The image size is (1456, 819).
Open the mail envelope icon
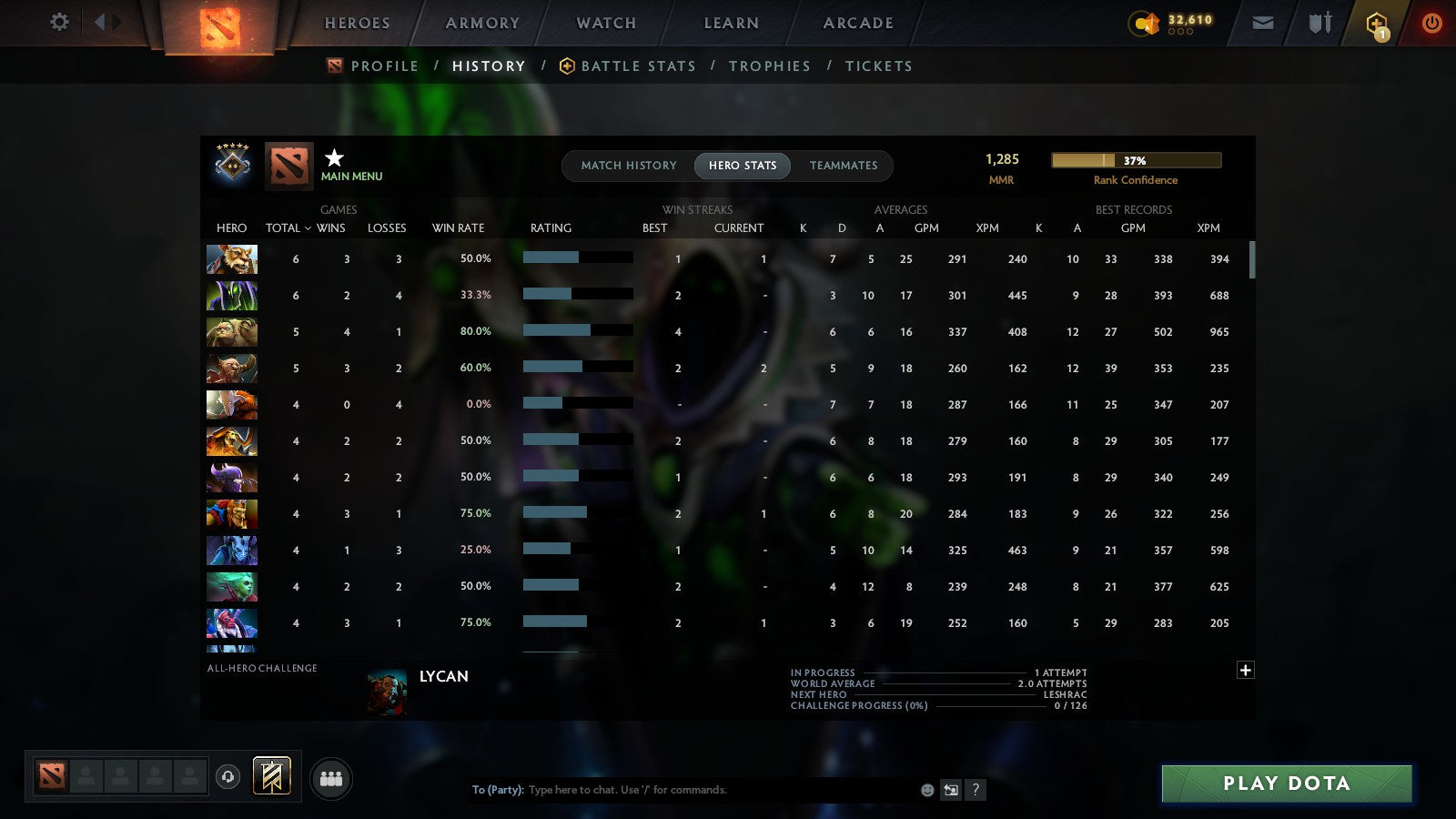pyautogui.click(x=1262, y=23)
